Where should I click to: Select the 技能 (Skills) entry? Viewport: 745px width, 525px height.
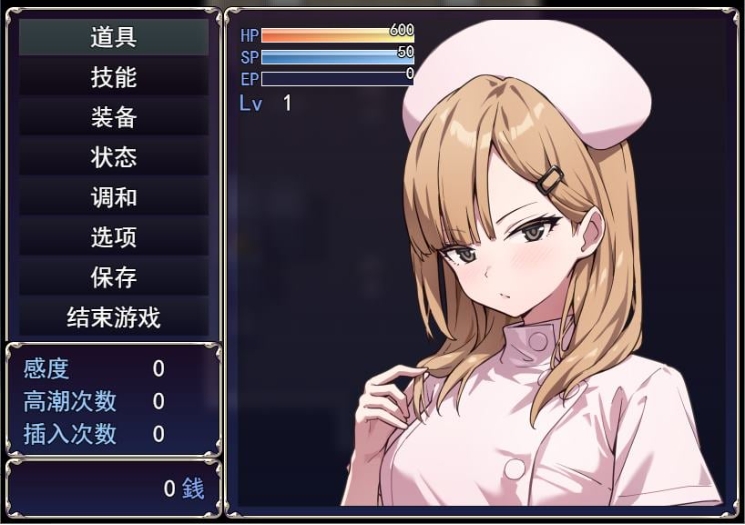pyautogui.click(x=114, y=78)
